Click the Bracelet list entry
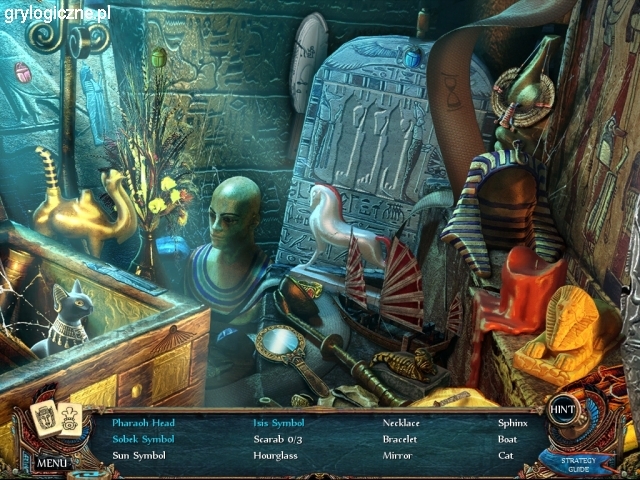 click(400, 439)
